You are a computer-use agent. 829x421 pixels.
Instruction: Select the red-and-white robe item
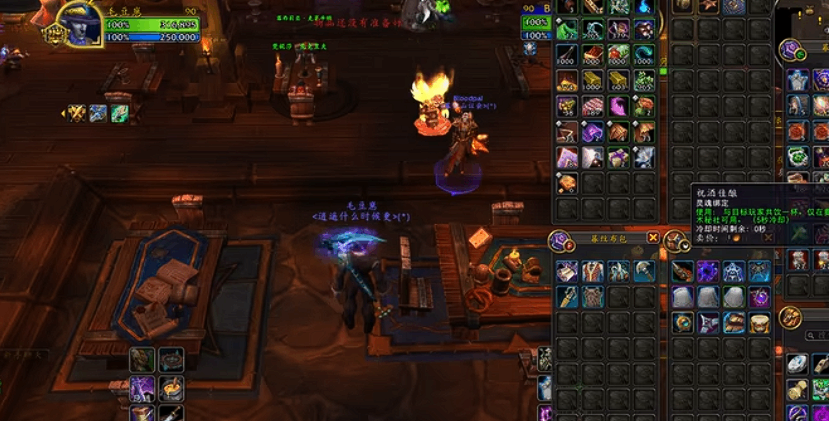(593, 271)
